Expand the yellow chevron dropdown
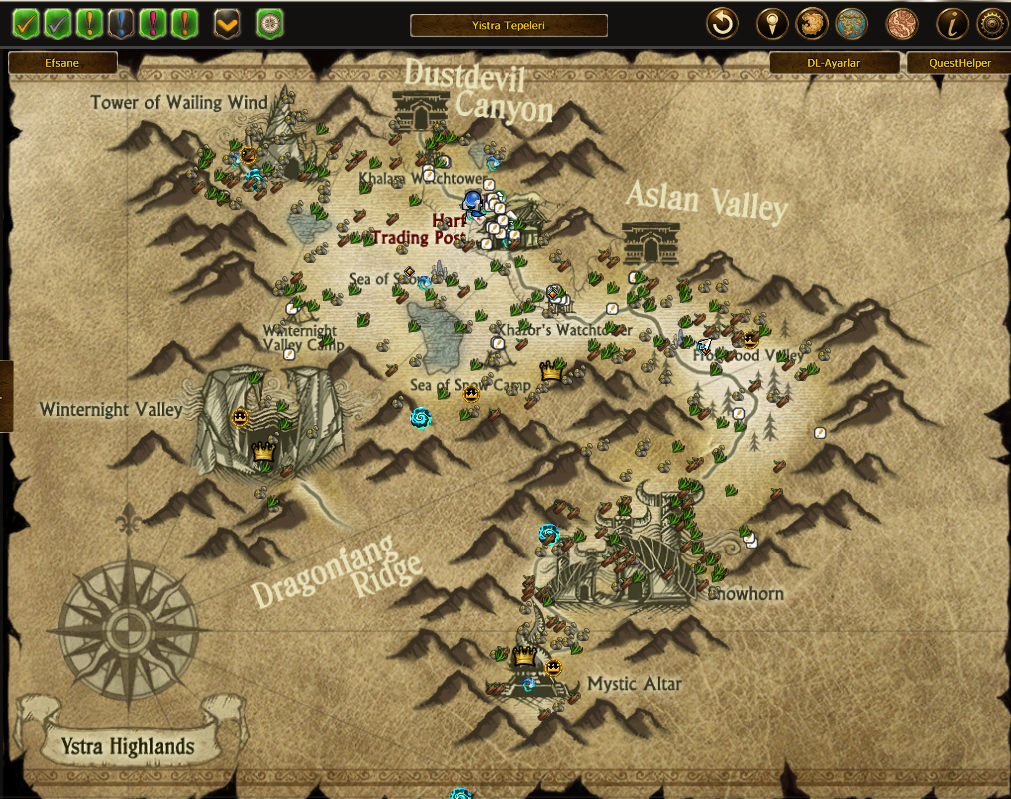 pyautogui.click(x=228, y=23)
